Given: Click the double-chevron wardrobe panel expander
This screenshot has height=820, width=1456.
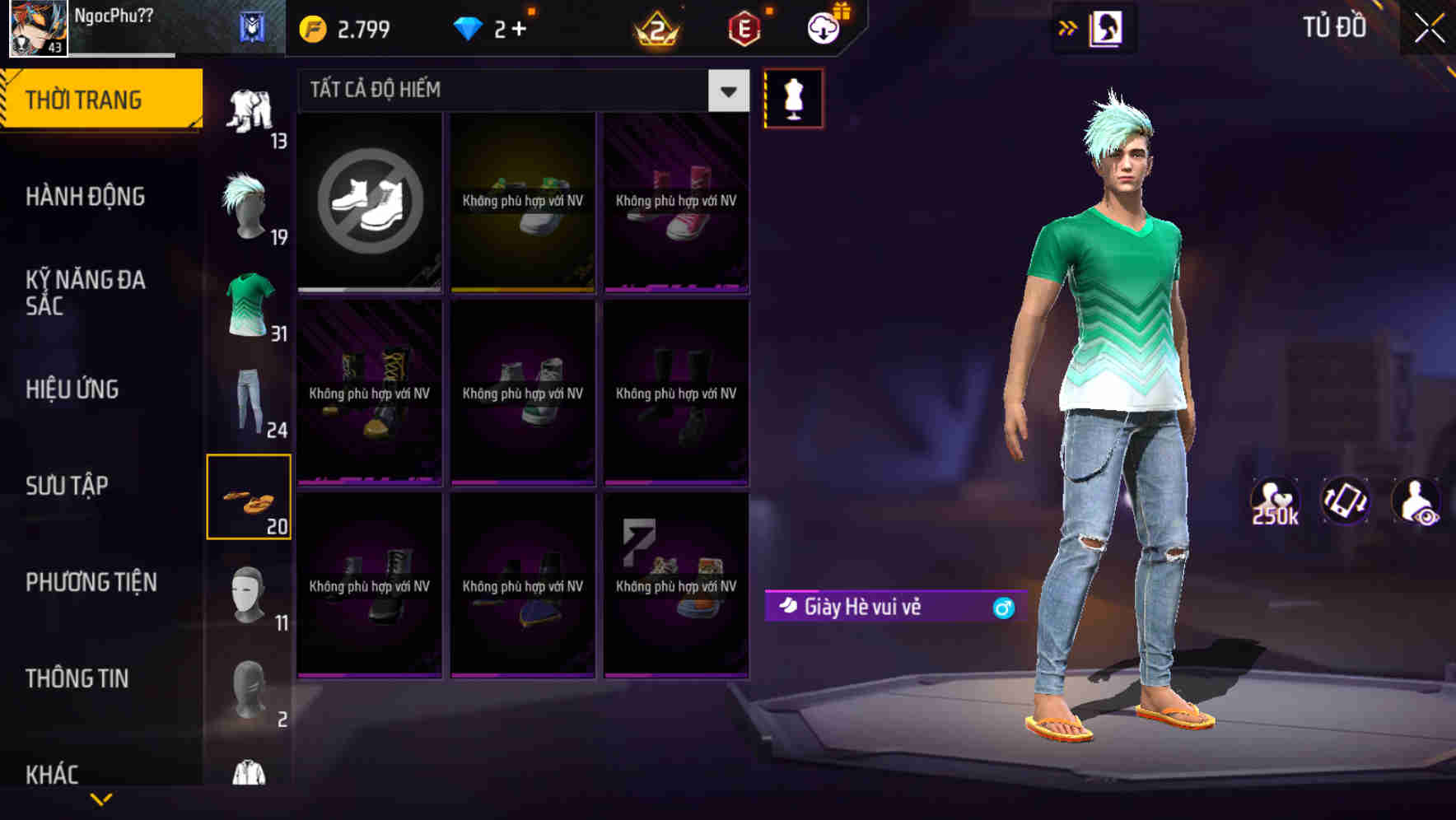Looking at the screenshot, I should click(1068, 27).
